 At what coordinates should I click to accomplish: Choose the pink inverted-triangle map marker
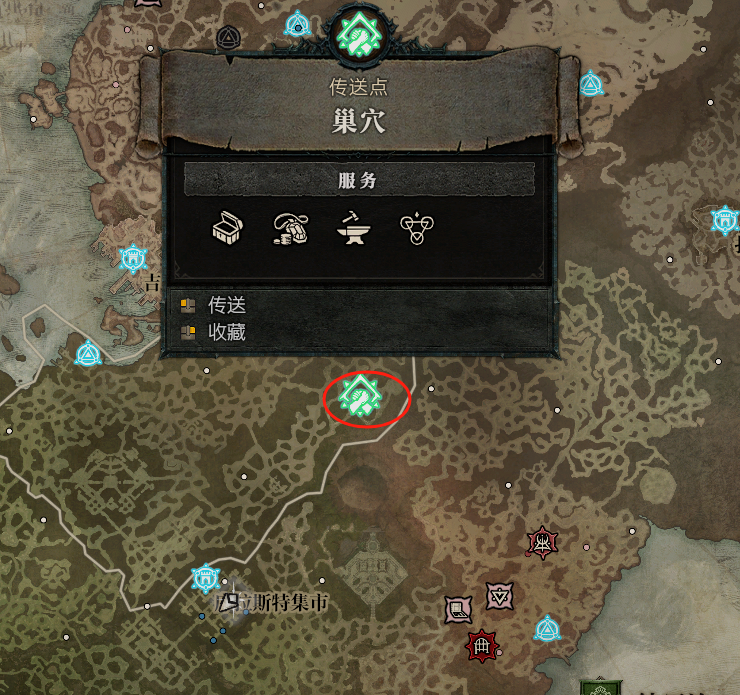[499, 596]
